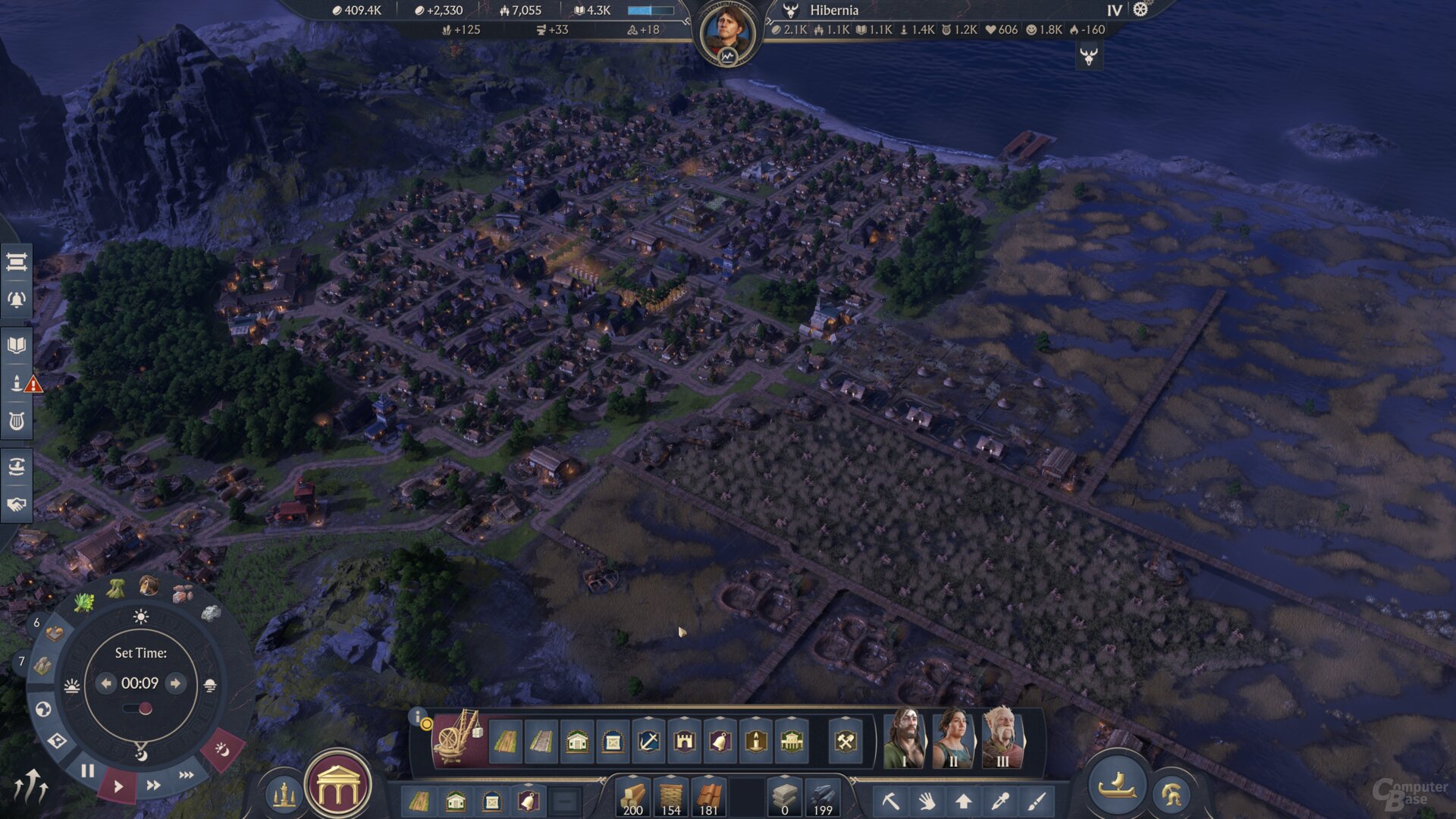
Task: Open the quest scroll log
Action: pyautogui.click(x=17, y=261)
